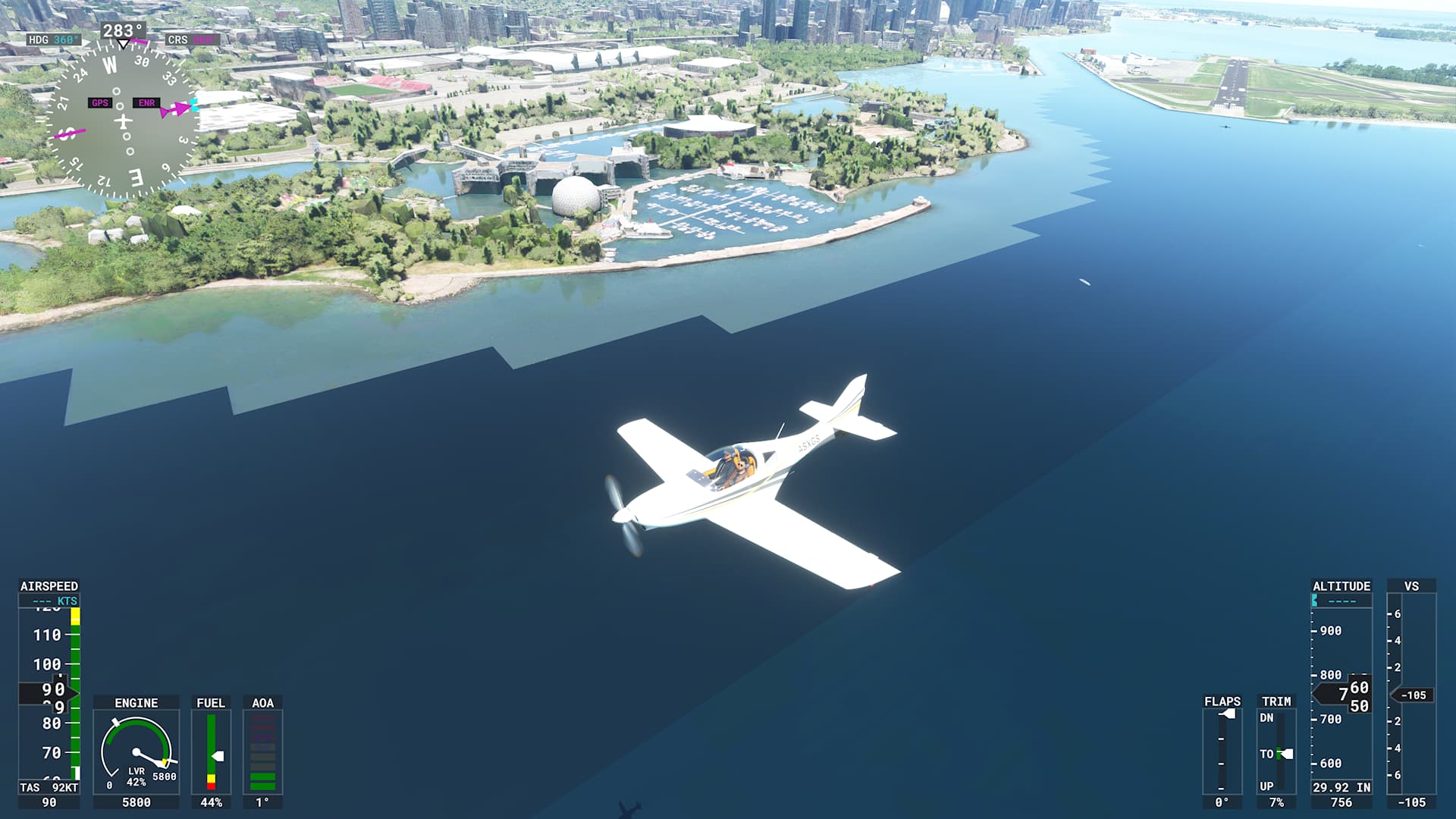Screen dimensions: 1456x819
Task: Select the altitude tape panel
Action: (1341, 692)
